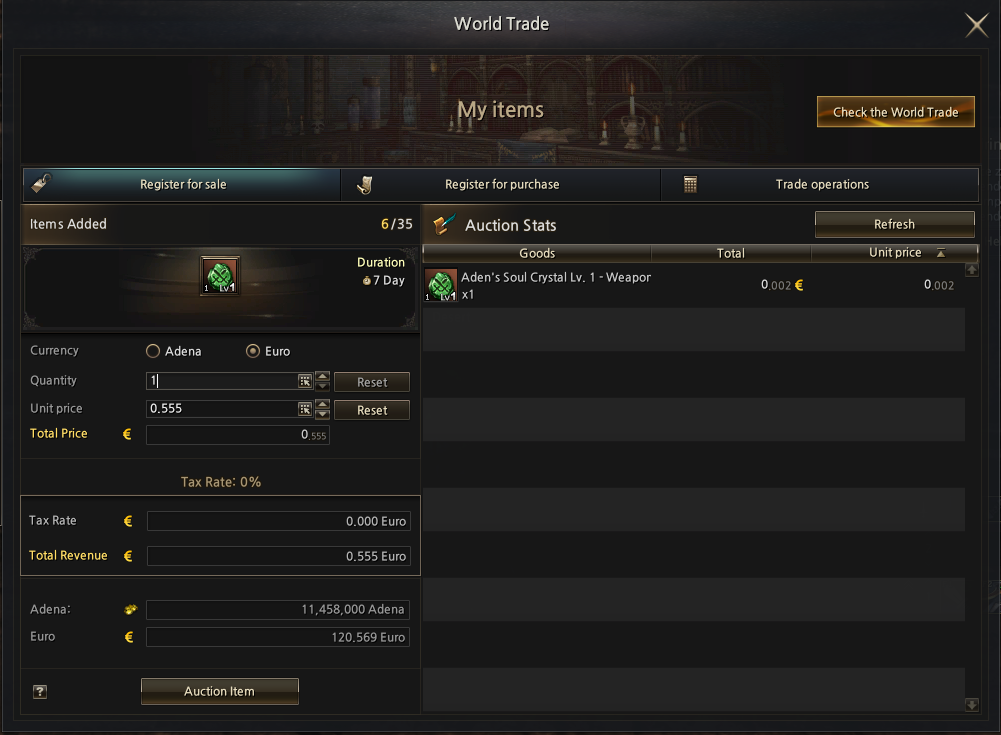The image size is (1001, 735).
Task: Switch to Register for purchase tab
Action: (x=501, y=185)
